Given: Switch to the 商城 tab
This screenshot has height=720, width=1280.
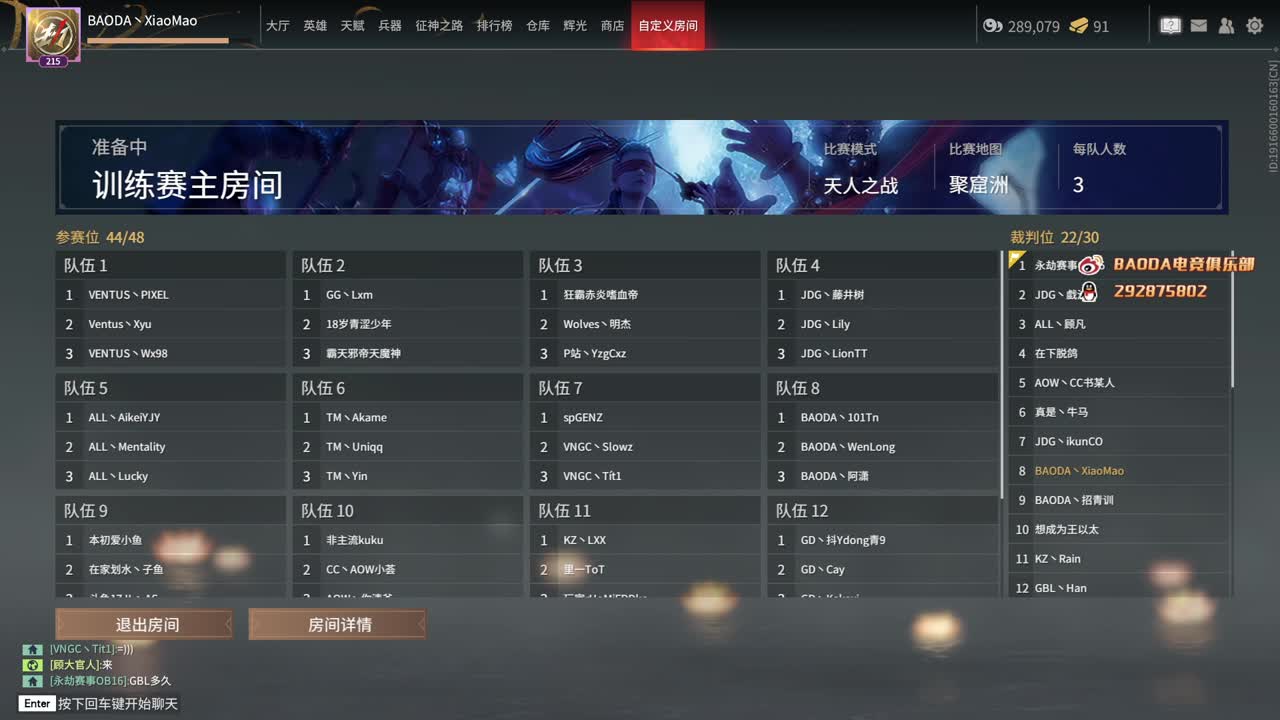Looking at the screenshot, I should point(612,26).
